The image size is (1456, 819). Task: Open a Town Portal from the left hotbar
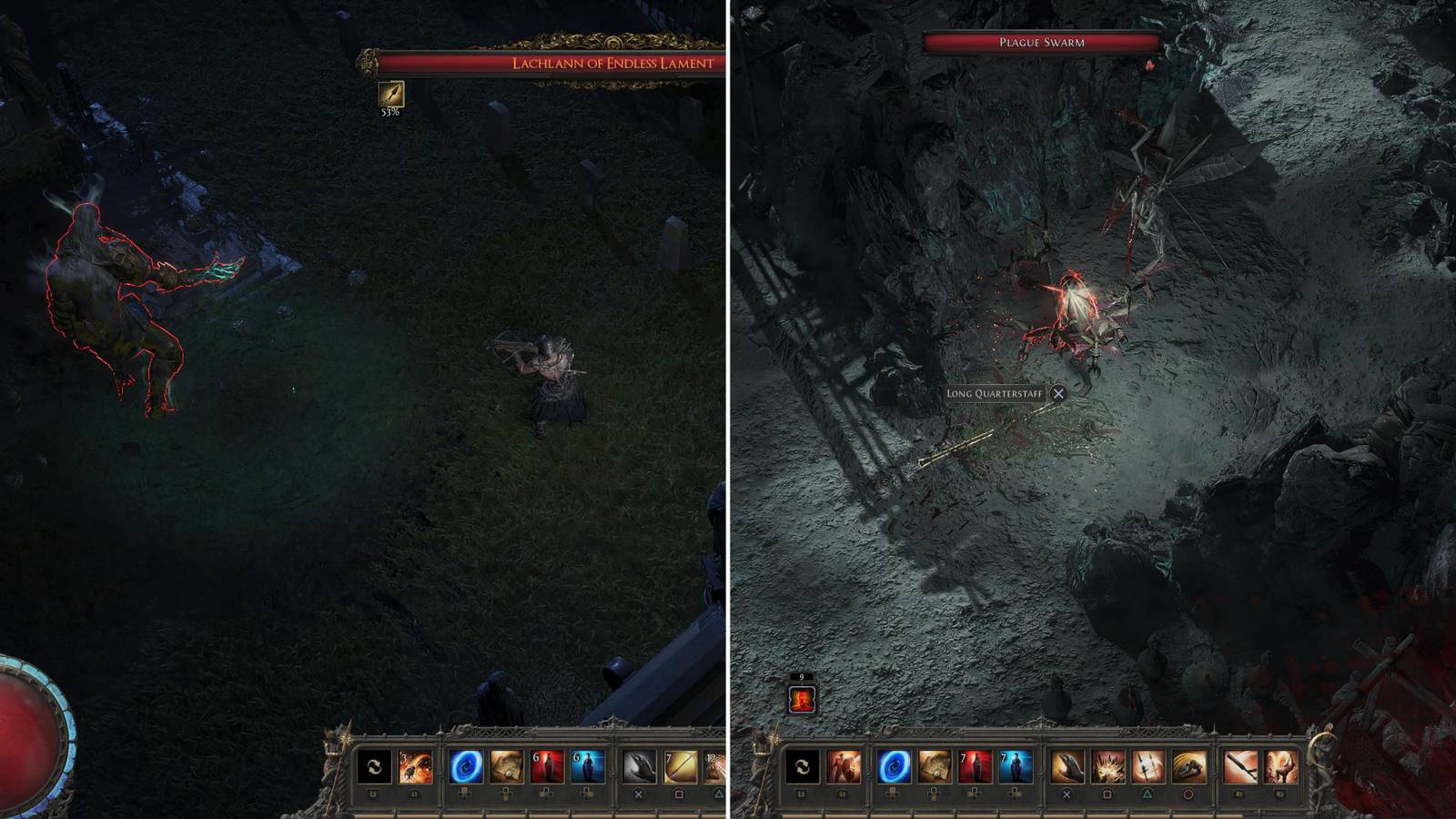(464, 765)
